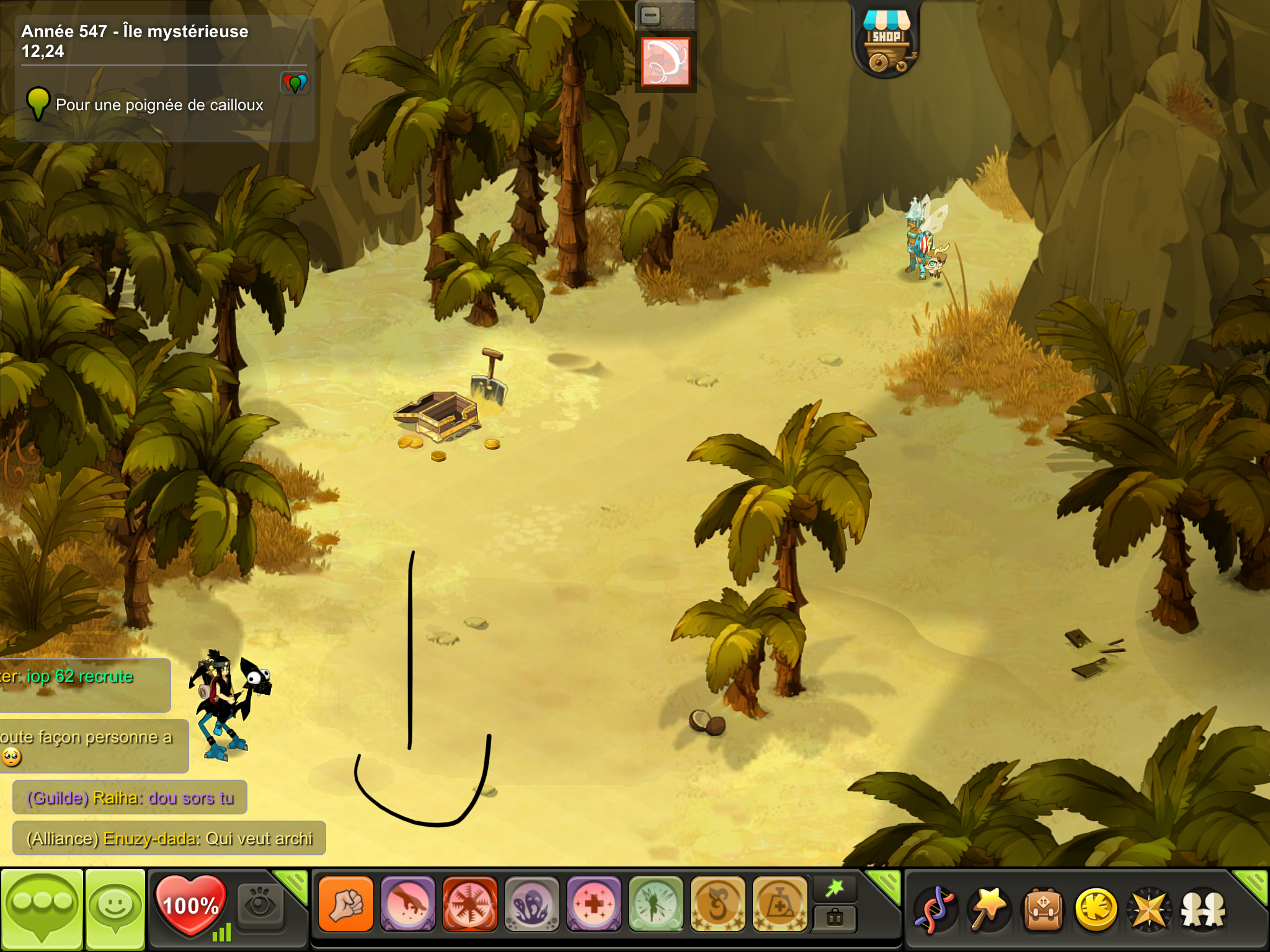This screenshot has height=952, width=1270.
Task: Select the hand dropping seeds spell
Action: coord(408,904)
